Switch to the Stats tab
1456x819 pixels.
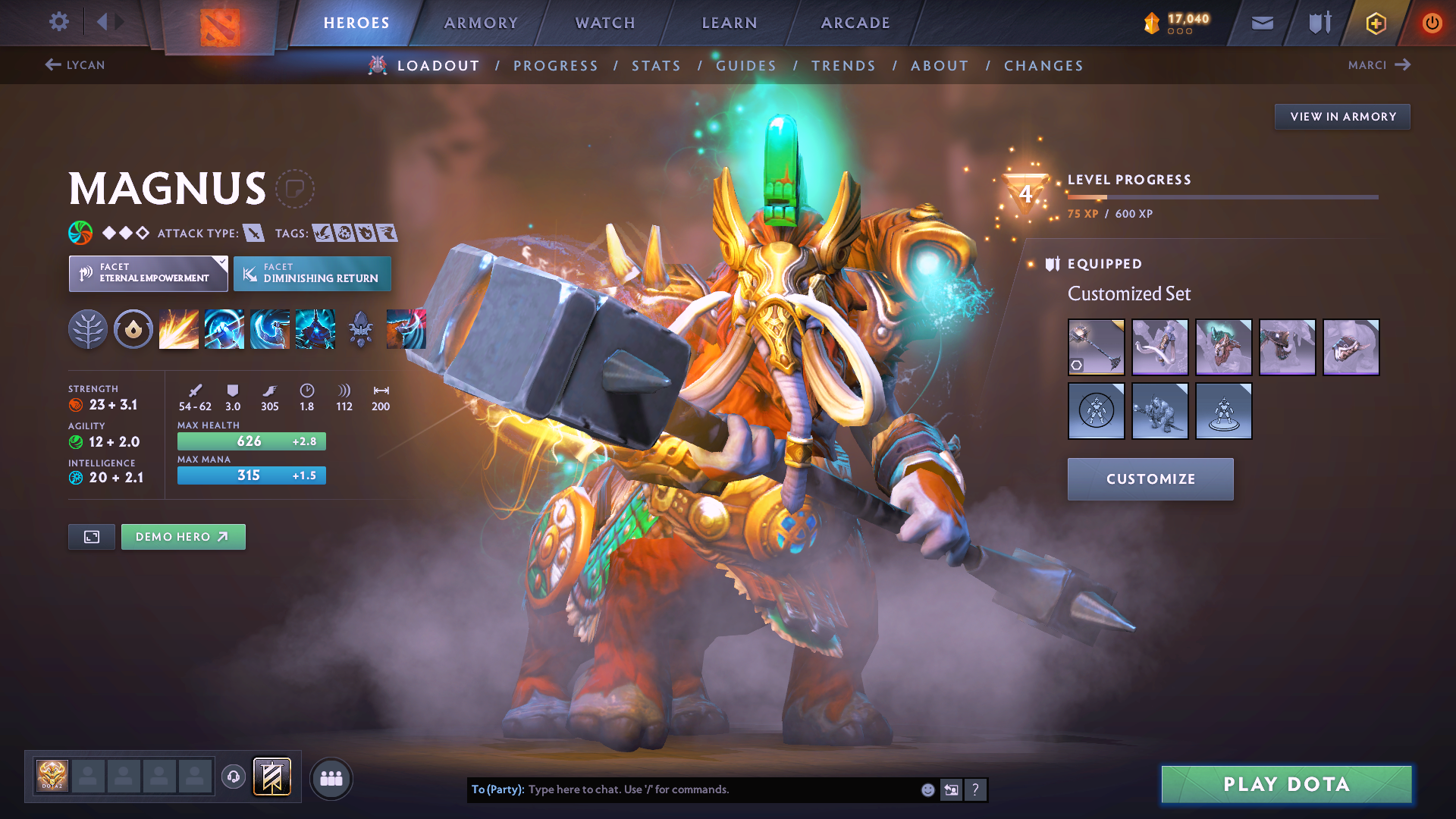tap(656, 65)
